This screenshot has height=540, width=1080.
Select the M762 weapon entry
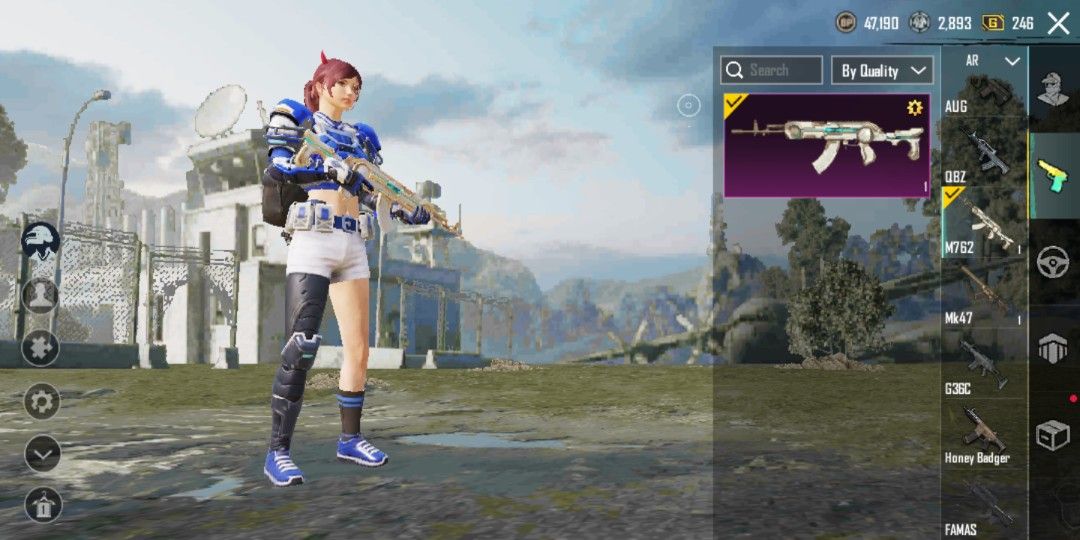[984, 225]
